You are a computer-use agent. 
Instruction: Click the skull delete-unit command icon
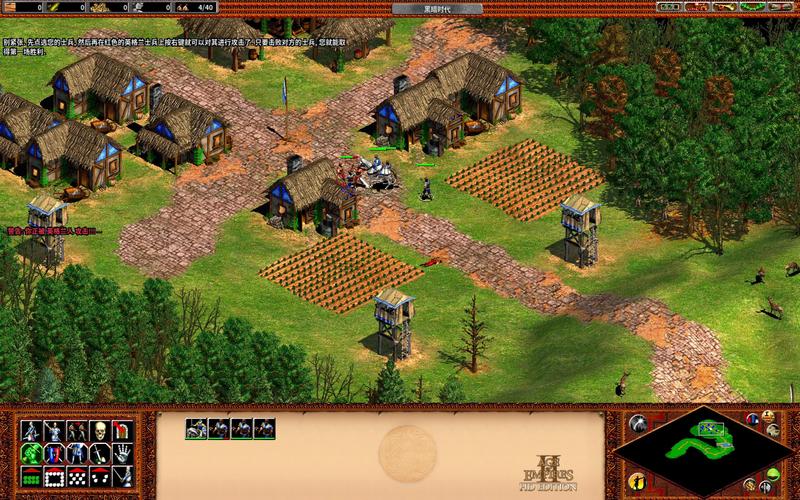[x=100, y=431]
